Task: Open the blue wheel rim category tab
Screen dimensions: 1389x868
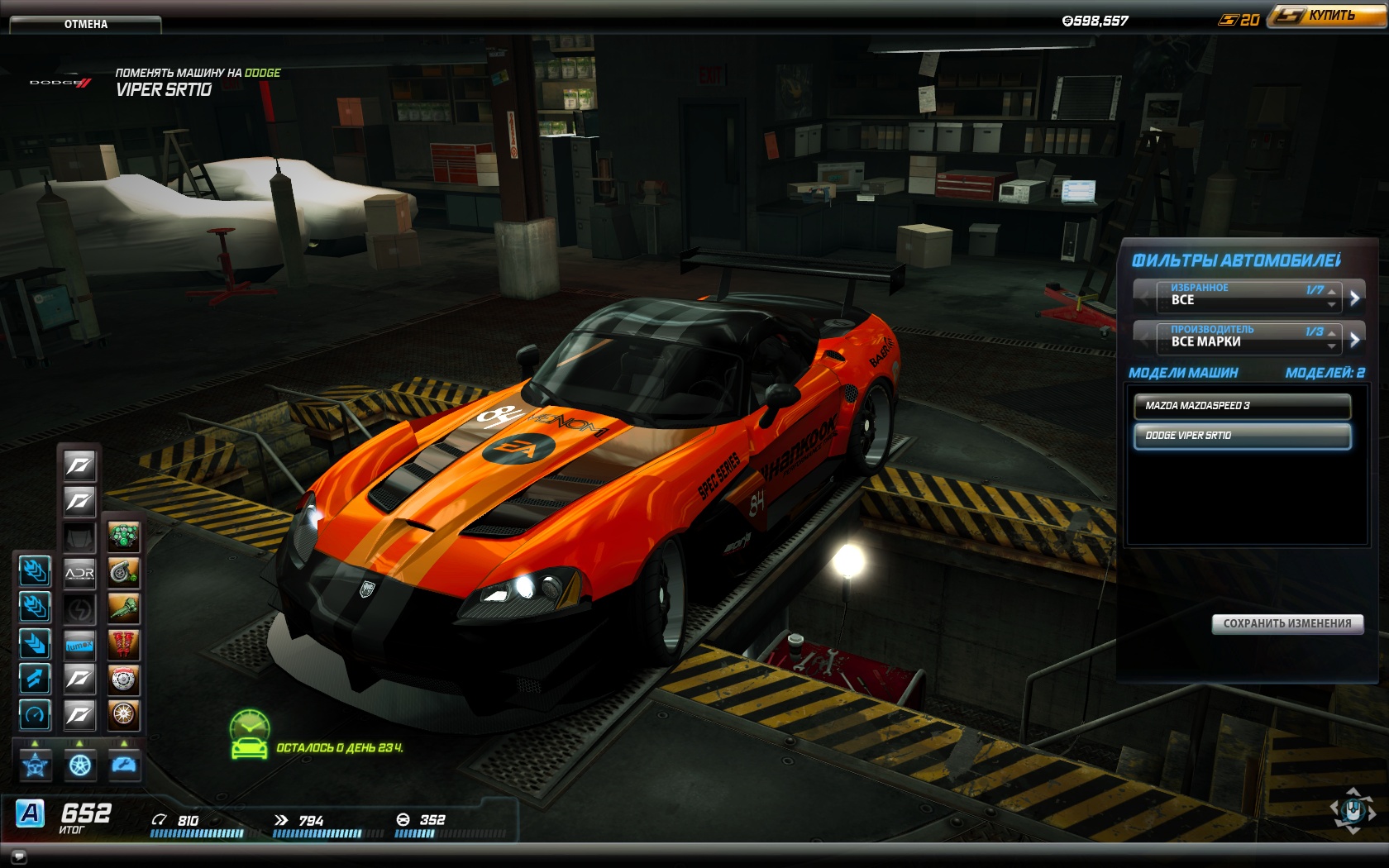Action: point(80,765)
